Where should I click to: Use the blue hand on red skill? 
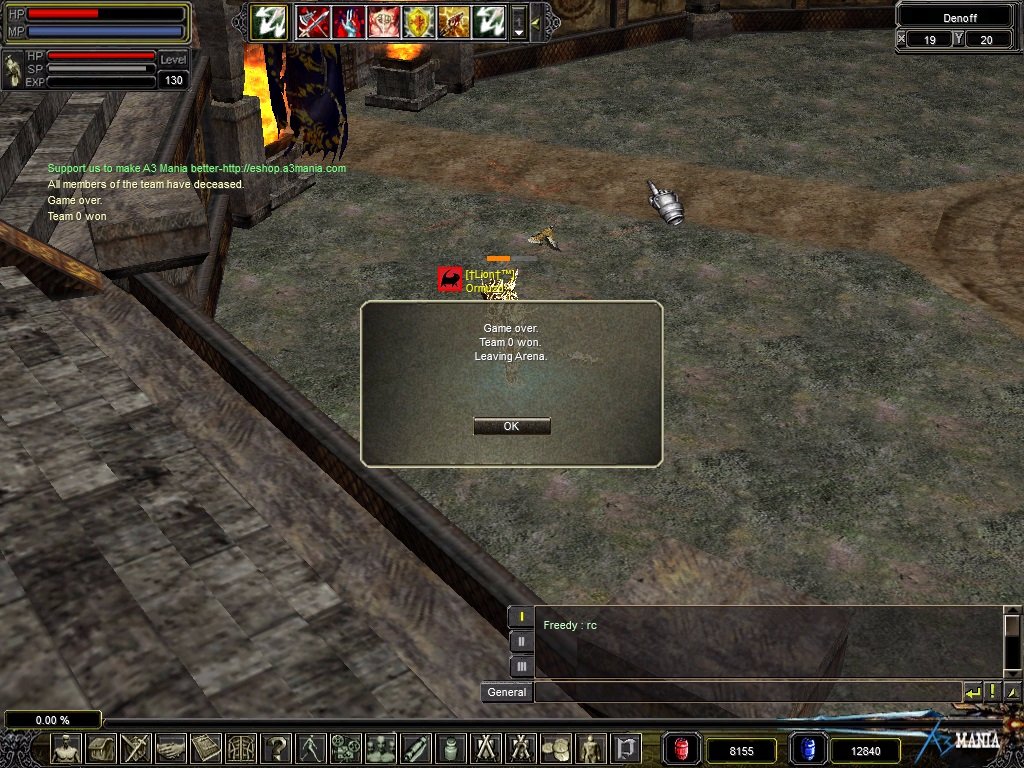tap(349, 21)
